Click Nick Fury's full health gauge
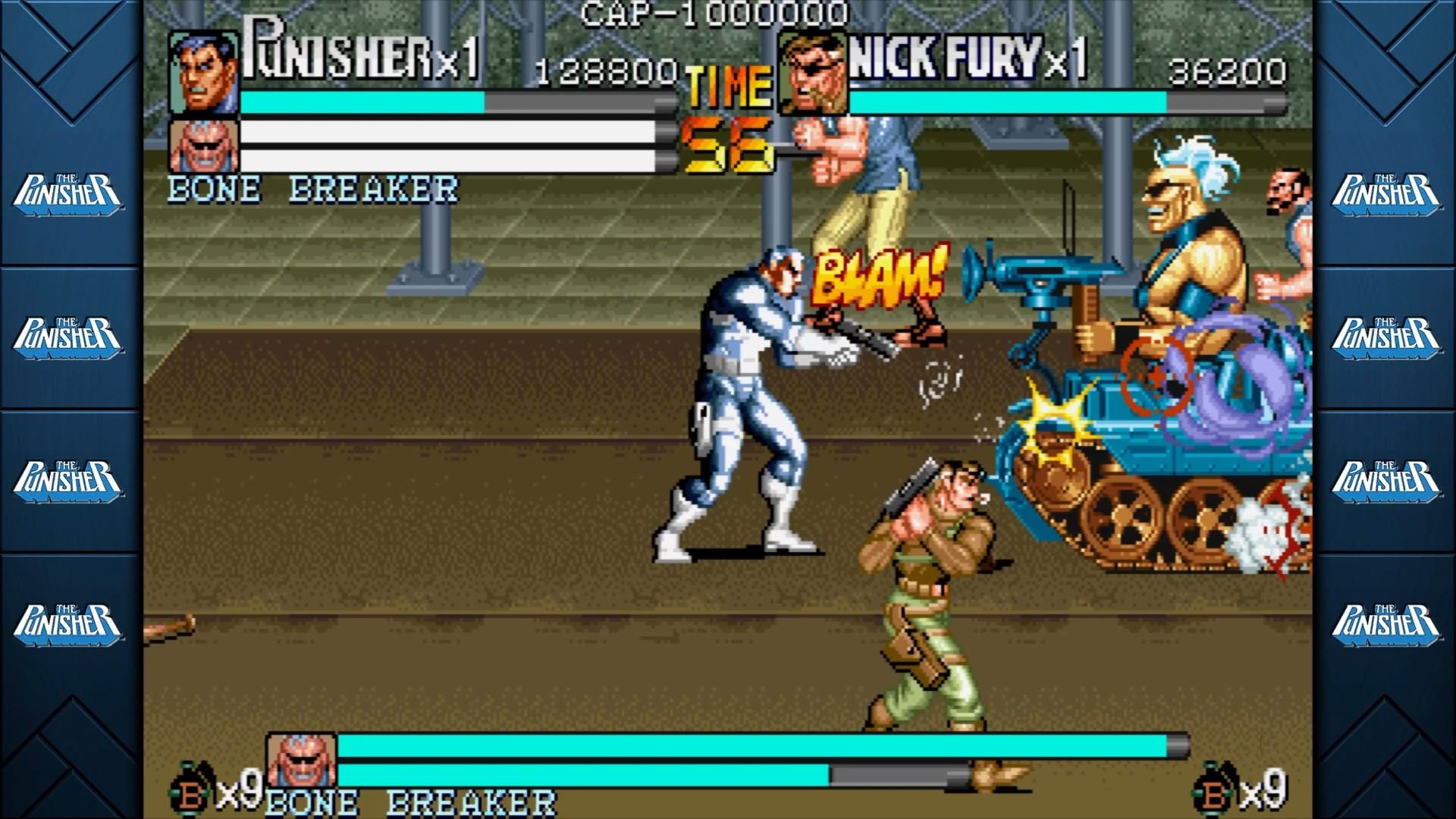Screen dimensions: 1456x819 point(1062,101)
